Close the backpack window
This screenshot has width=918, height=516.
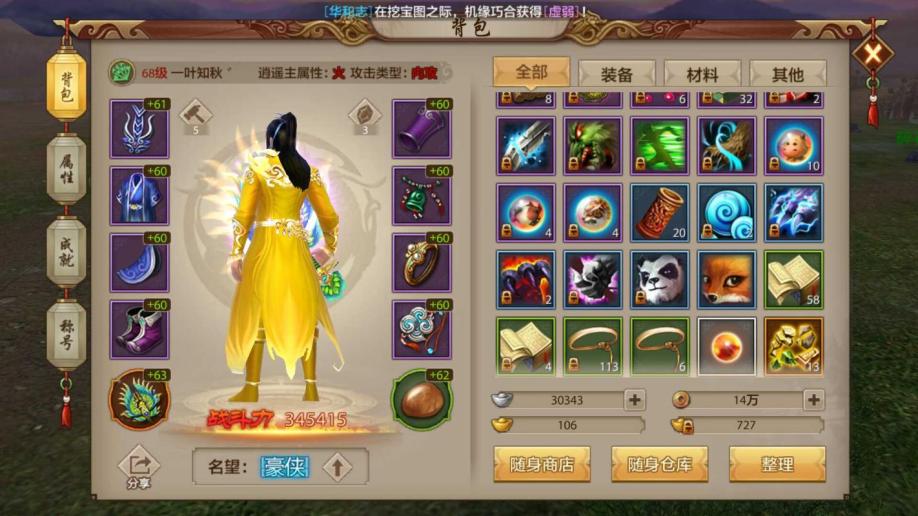pos(872,55)
